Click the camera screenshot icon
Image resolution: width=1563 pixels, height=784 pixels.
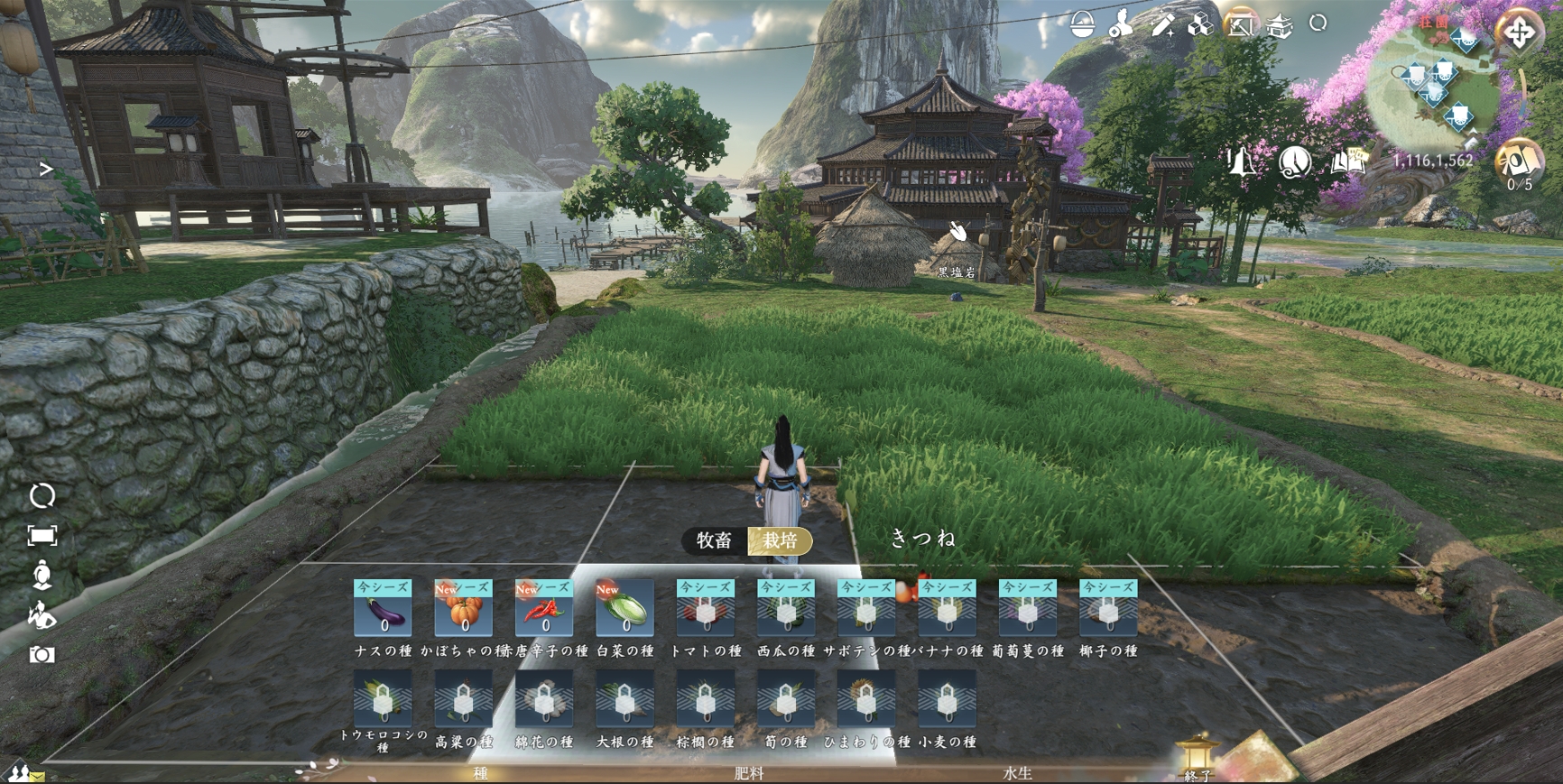tap(42, 654)
